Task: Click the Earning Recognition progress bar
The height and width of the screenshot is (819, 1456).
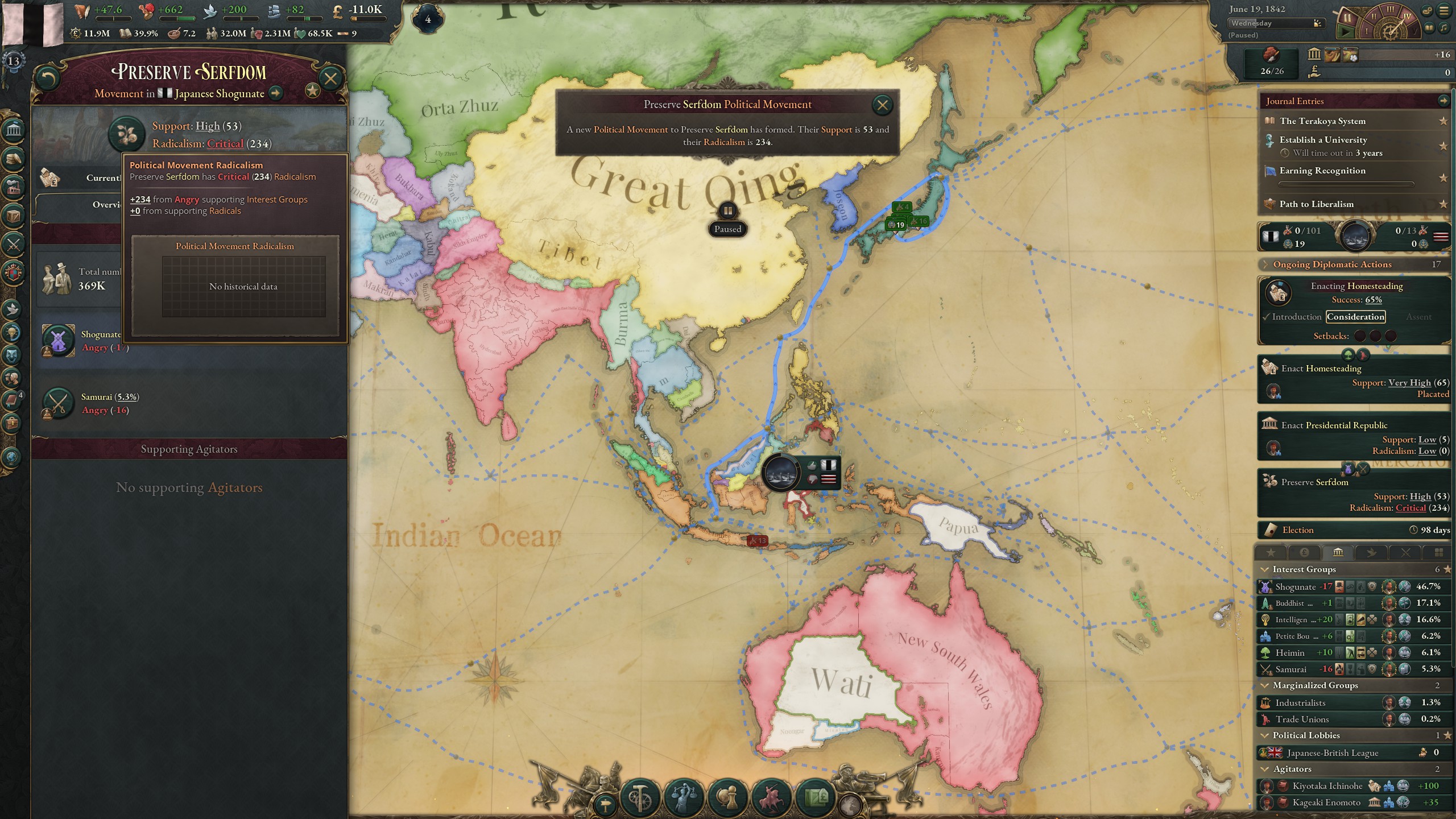Action: click(1345, 184)
